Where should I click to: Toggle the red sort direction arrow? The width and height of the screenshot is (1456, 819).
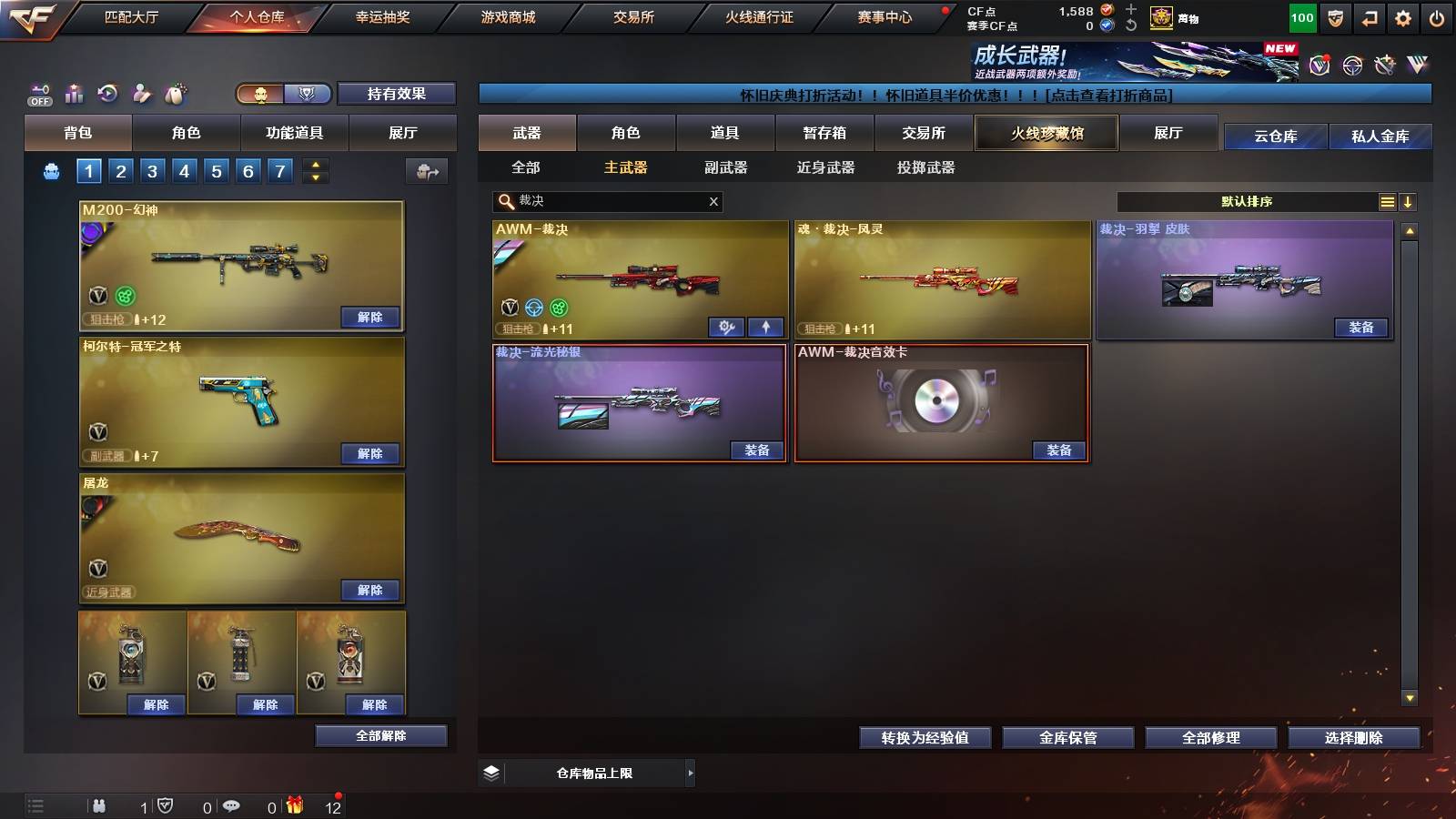coord(1409,201)
